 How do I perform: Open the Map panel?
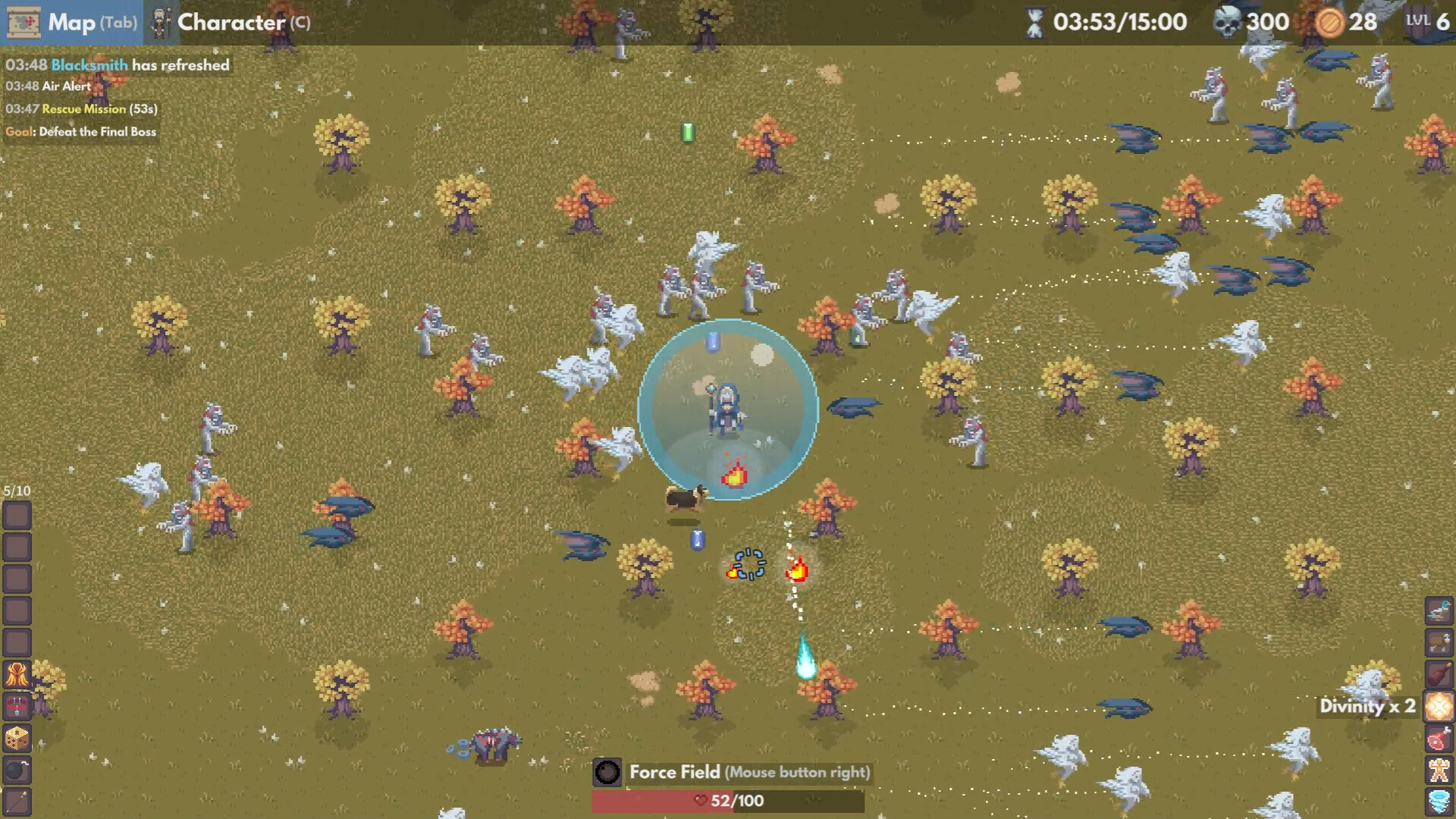(72, 22)
